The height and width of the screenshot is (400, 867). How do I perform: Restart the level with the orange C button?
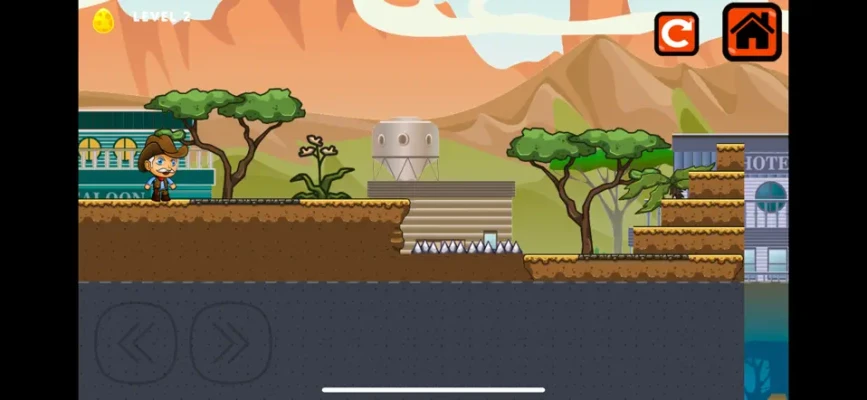tap(676, 34)
